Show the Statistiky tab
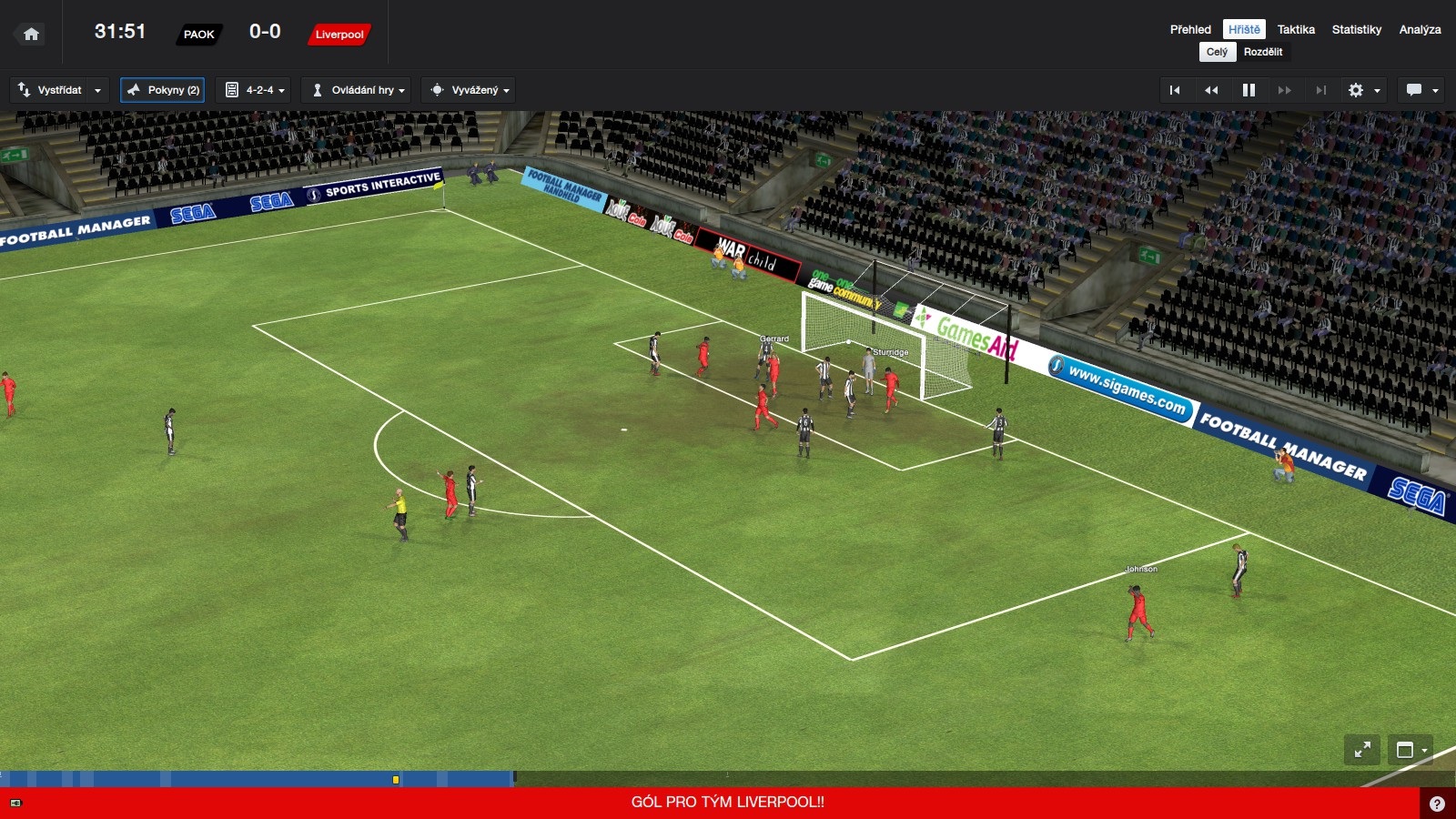The width and height of the screenshot is (1456, 819). [x=1356, y=29]
